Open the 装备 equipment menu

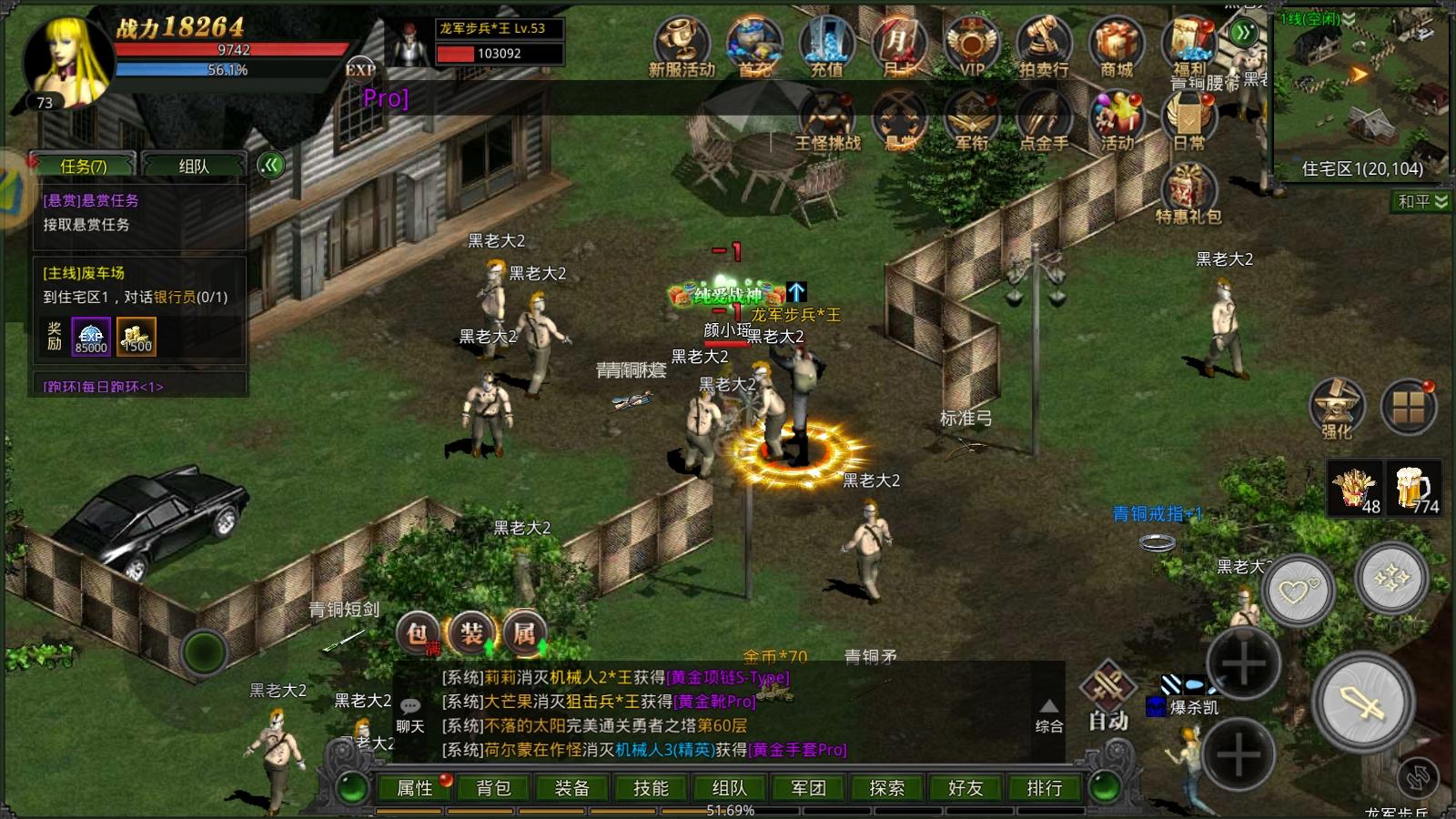pos(571,788)
